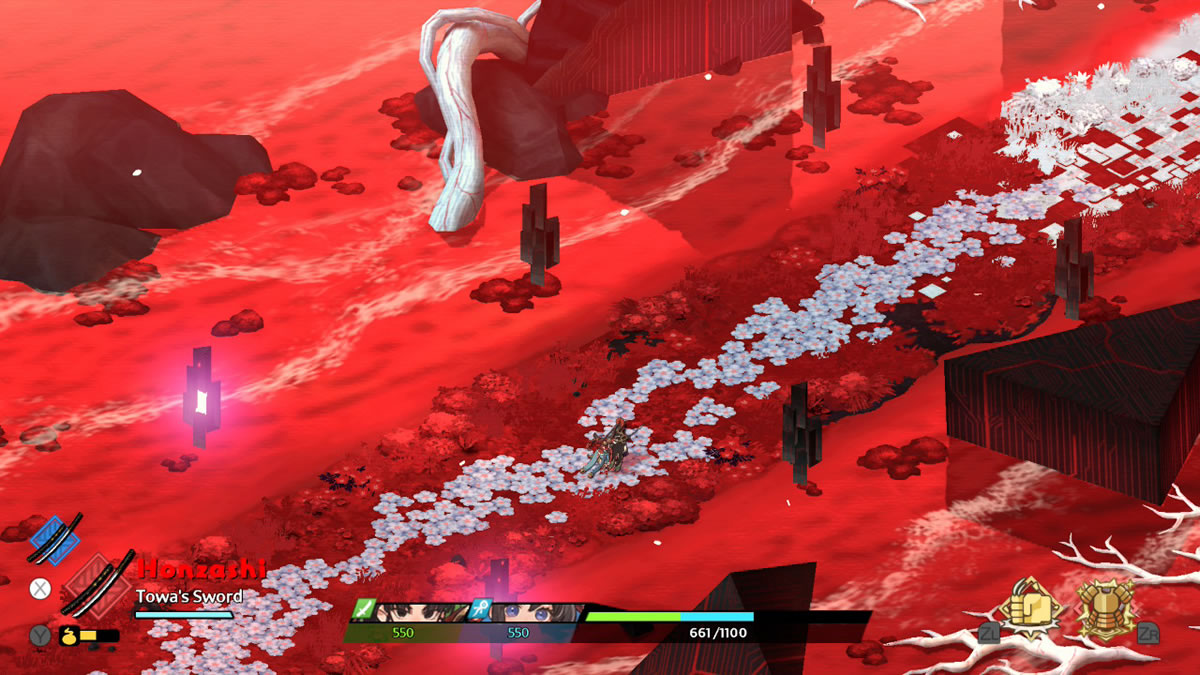The width and height of the screenshot is (1200, 675).
Task: Select the blue-backed katana swap icon
Action: click(x=55, y=538)
